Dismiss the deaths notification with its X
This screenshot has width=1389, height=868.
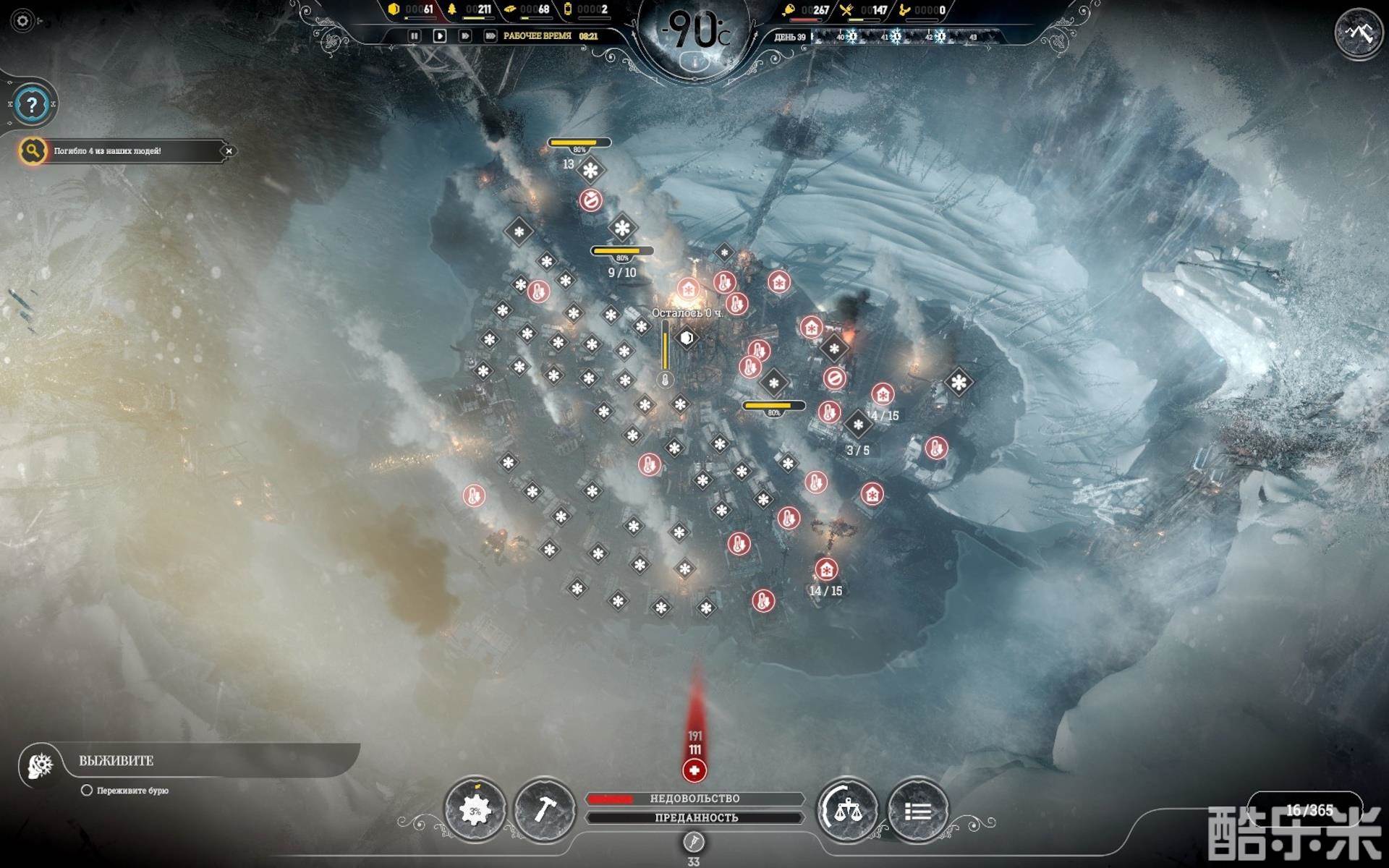[x=229, y=151]
